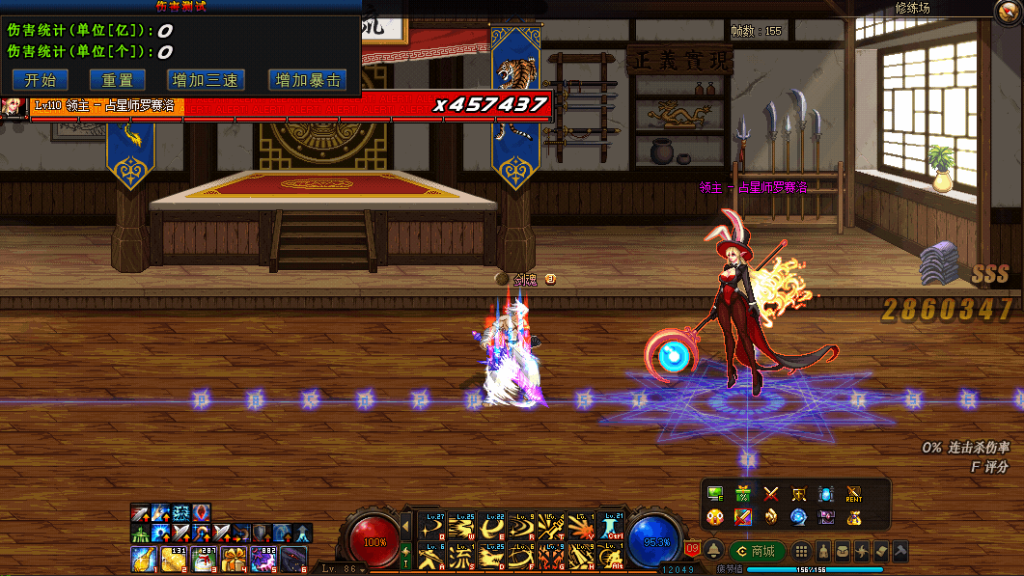Viewport: 1024px width, 576px height.
Task: Click the 开始 (Start) damage test button
Action: 41,80
